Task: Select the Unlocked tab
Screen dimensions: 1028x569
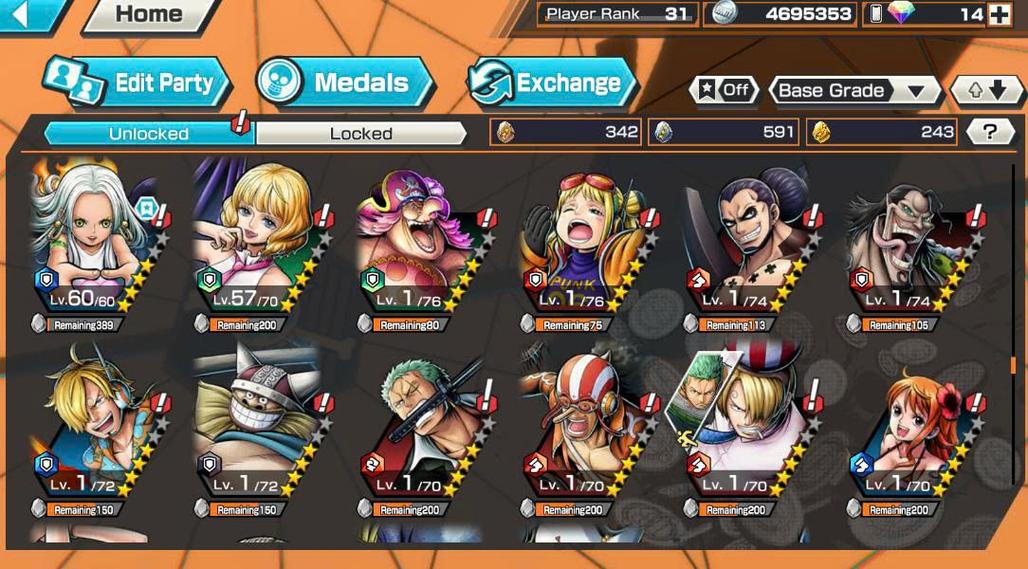Action: (x=148, y=133)
